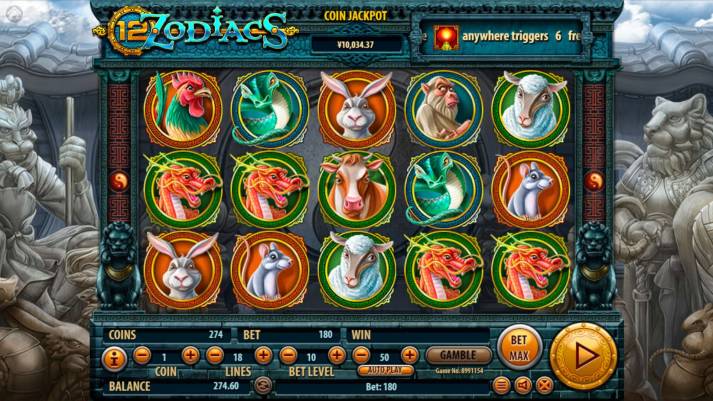Hit the Bet Max button
Image resolution: width=713 pixels, height=401 pixels.
[x=518, y=346]
